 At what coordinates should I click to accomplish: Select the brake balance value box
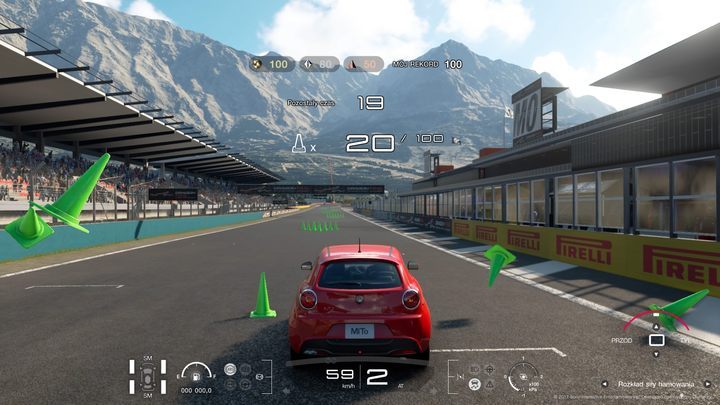point(656,340)
